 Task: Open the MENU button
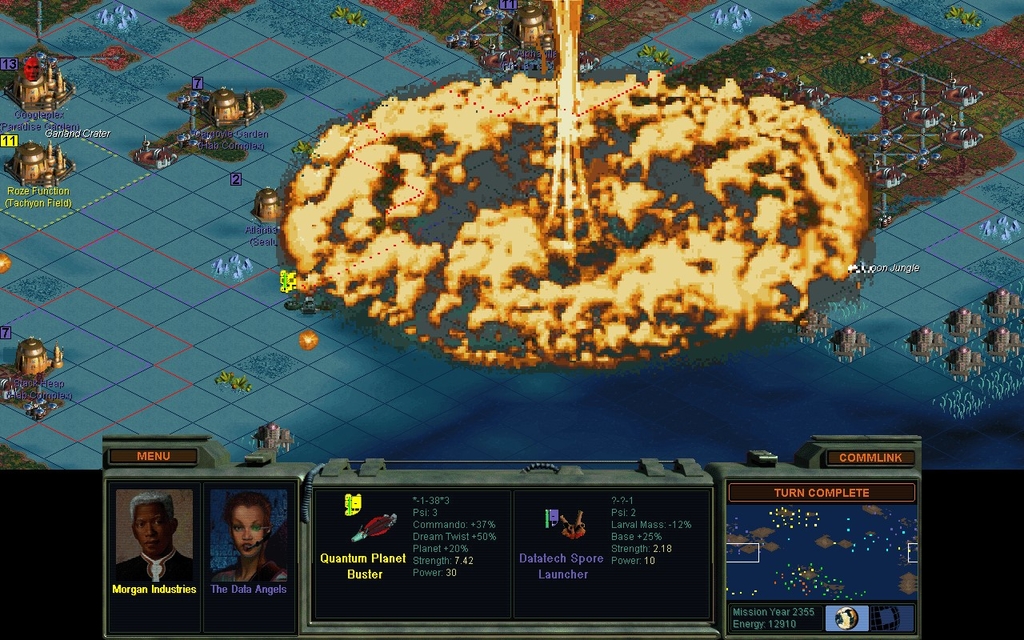coord(153,456)
